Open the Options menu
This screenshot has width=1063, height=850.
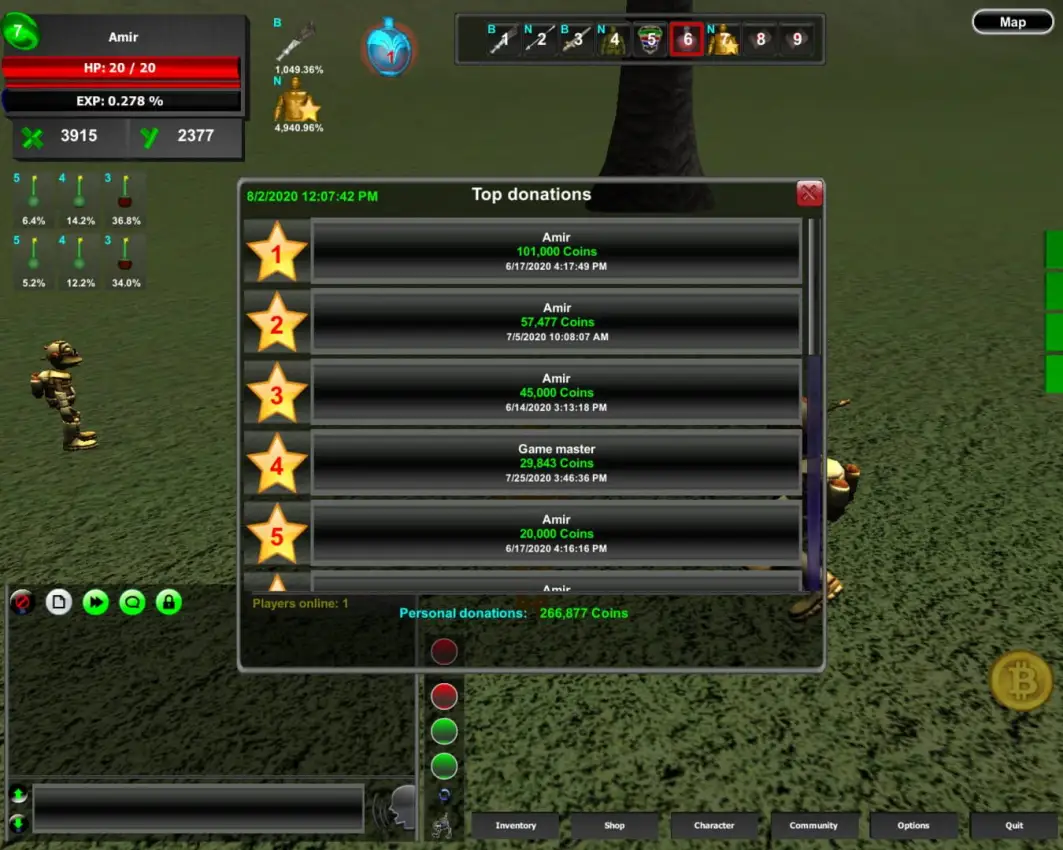(x=913, y=826)
